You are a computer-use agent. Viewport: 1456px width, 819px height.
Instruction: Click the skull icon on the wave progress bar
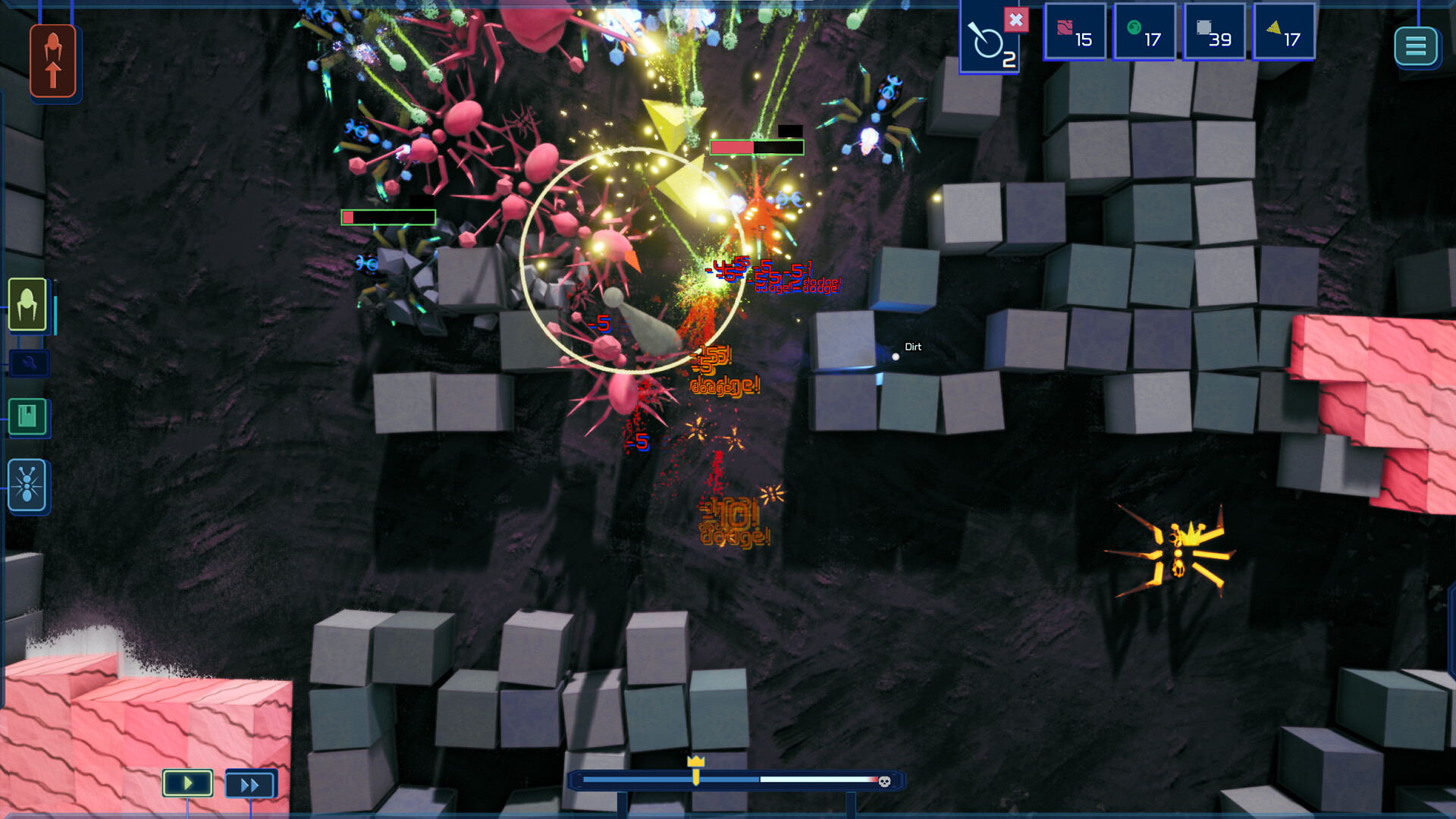886,781
